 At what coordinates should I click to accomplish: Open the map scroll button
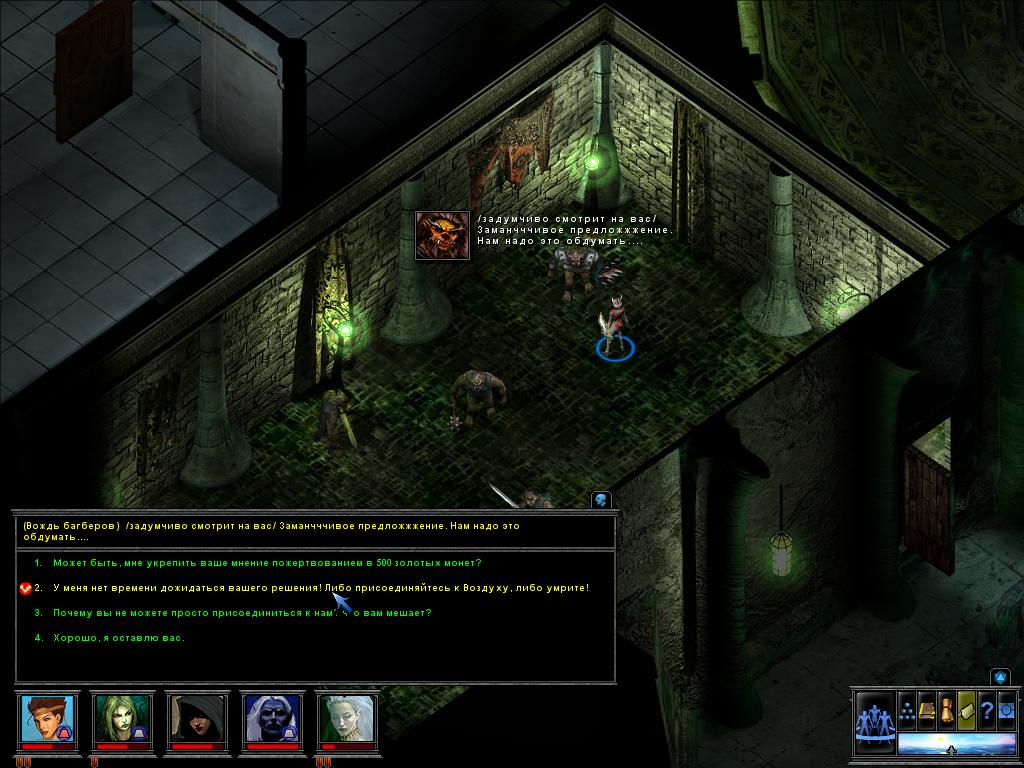click(966, 709)
